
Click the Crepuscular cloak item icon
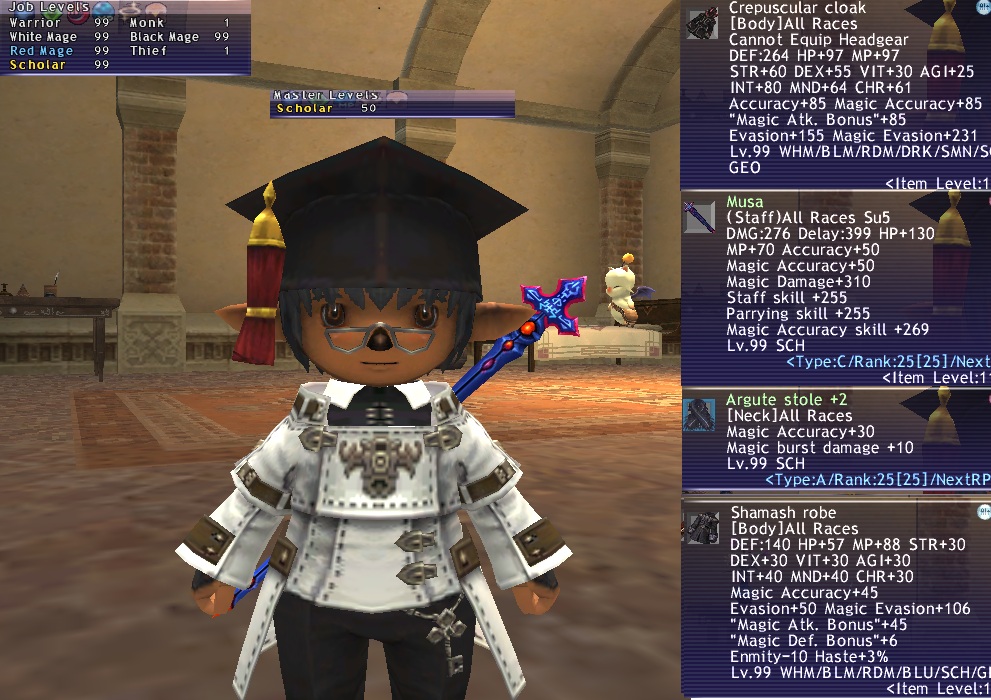[x=702, y=24]
